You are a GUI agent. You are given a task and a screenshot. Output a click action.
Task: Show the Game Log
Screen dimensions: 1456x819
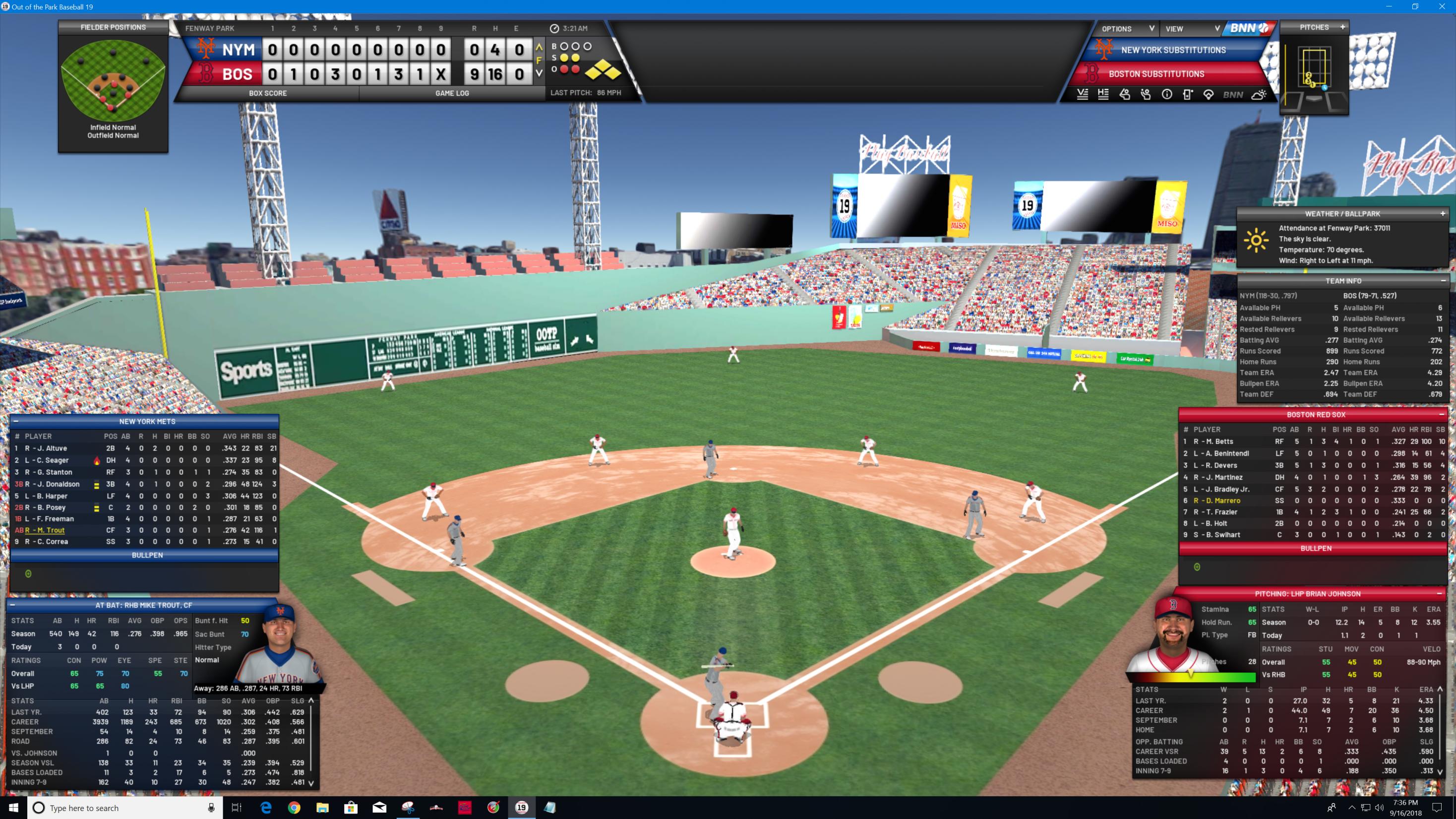[x=452, y=93]
